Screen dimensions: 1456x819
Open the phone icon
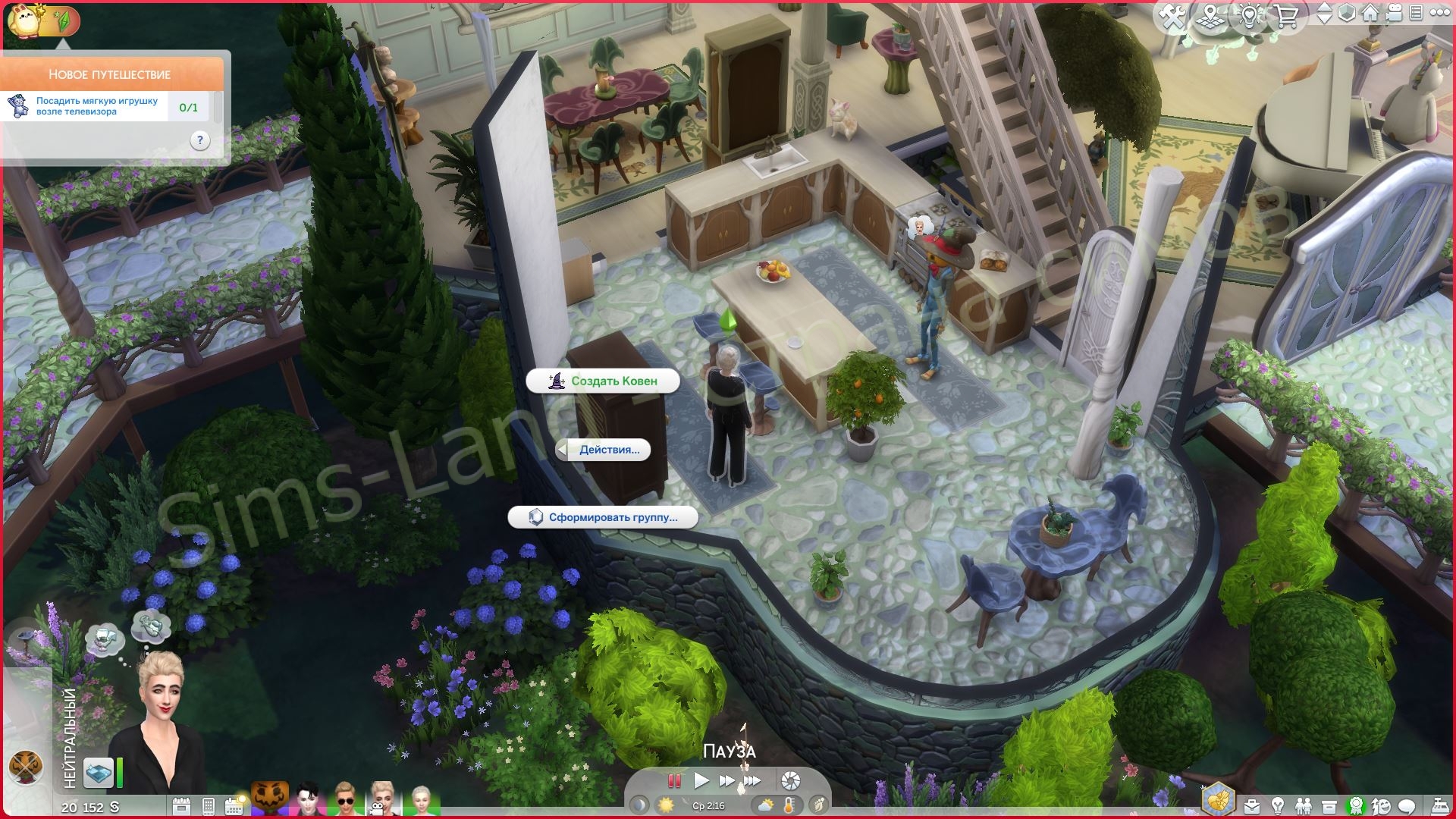[x=209, y=805]
